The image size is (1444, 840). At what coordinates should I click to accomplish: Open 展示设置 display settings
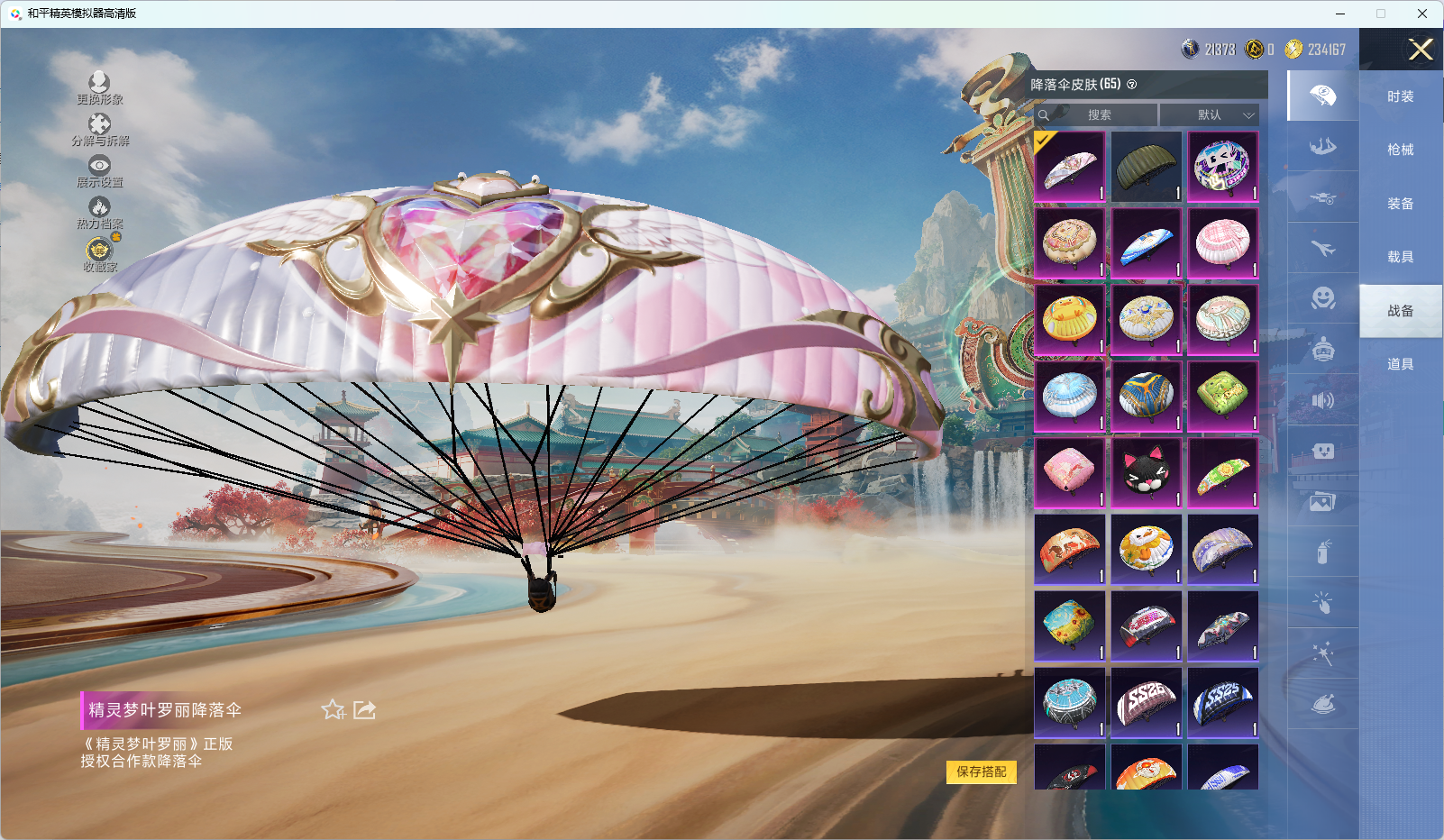pyautogui.click(x=99, y=171)
